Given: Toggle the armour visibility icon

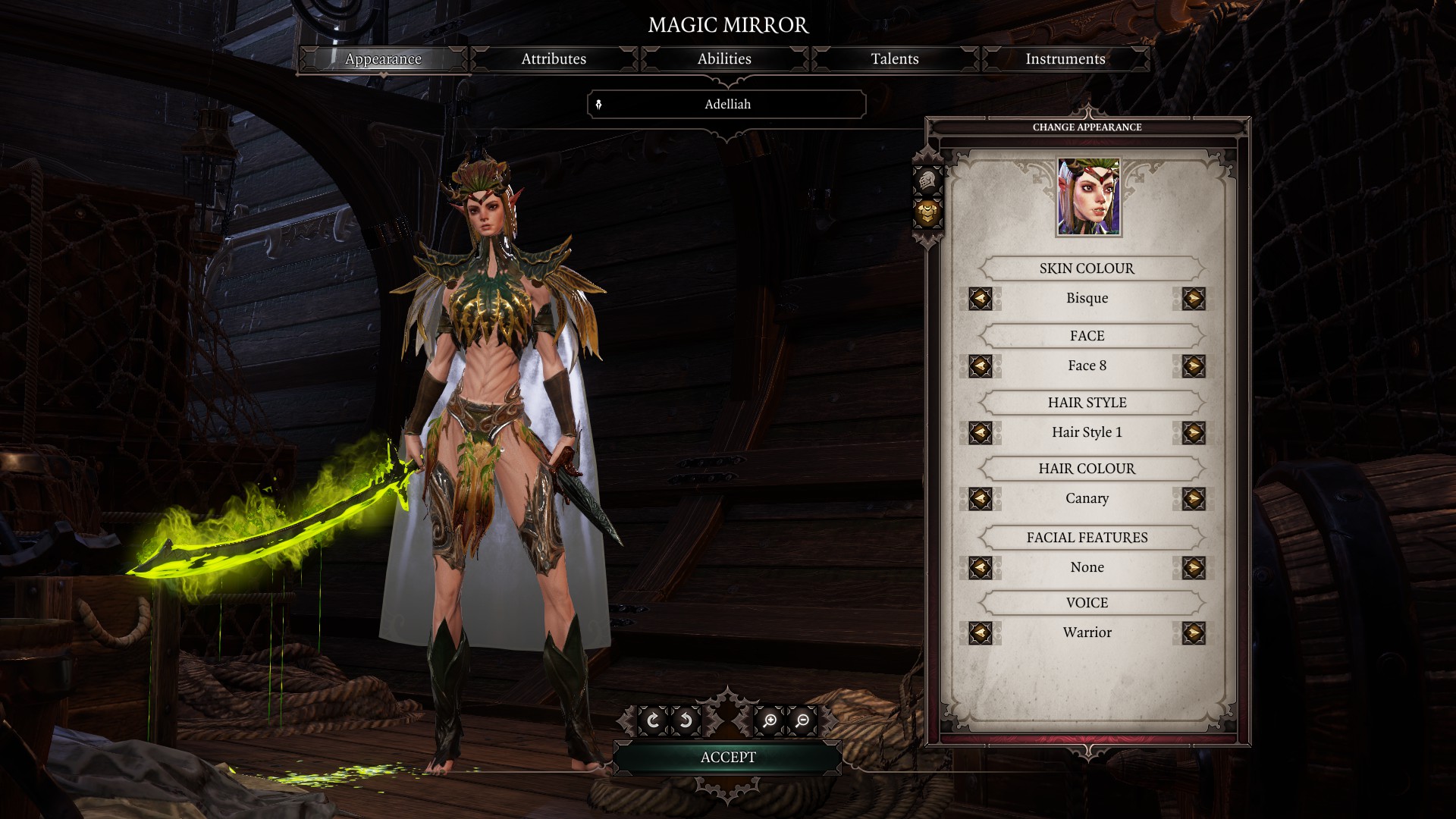Looking at the screenshot, I should (927, 214).
